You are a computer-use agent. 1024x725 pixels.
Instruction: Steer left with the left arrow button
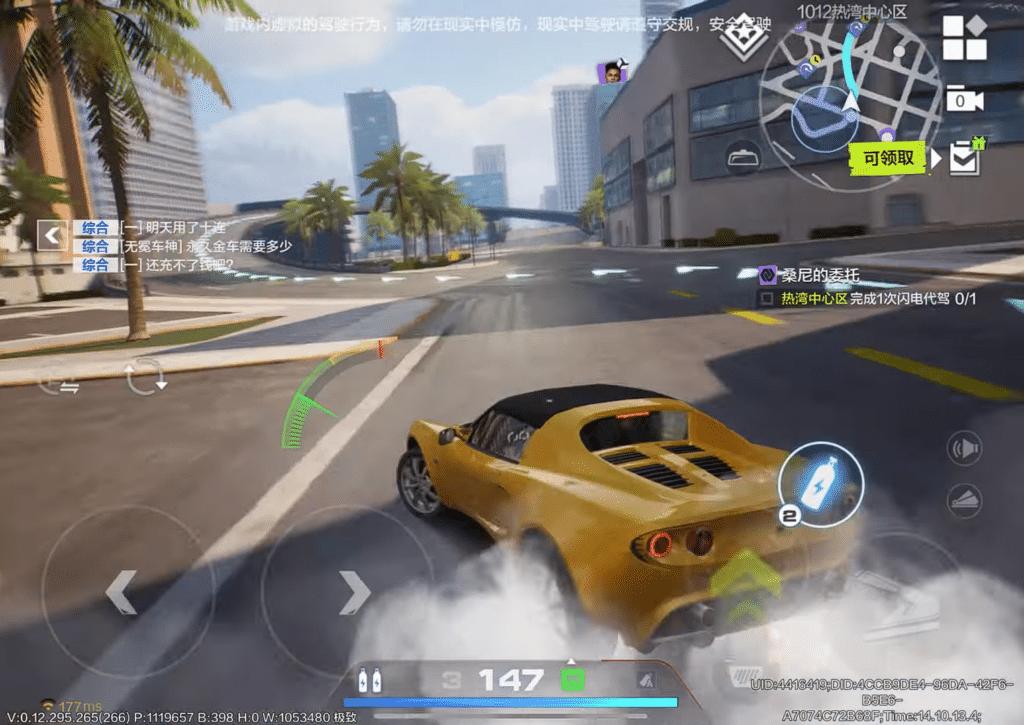tap(121, 592)
